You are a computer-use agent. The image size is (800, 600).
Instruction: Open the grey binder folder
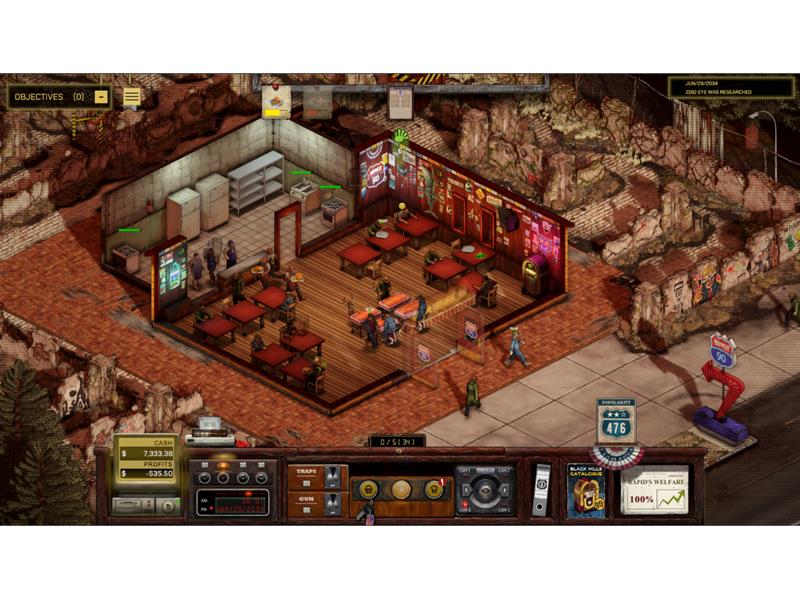click(x=540, y=490)
